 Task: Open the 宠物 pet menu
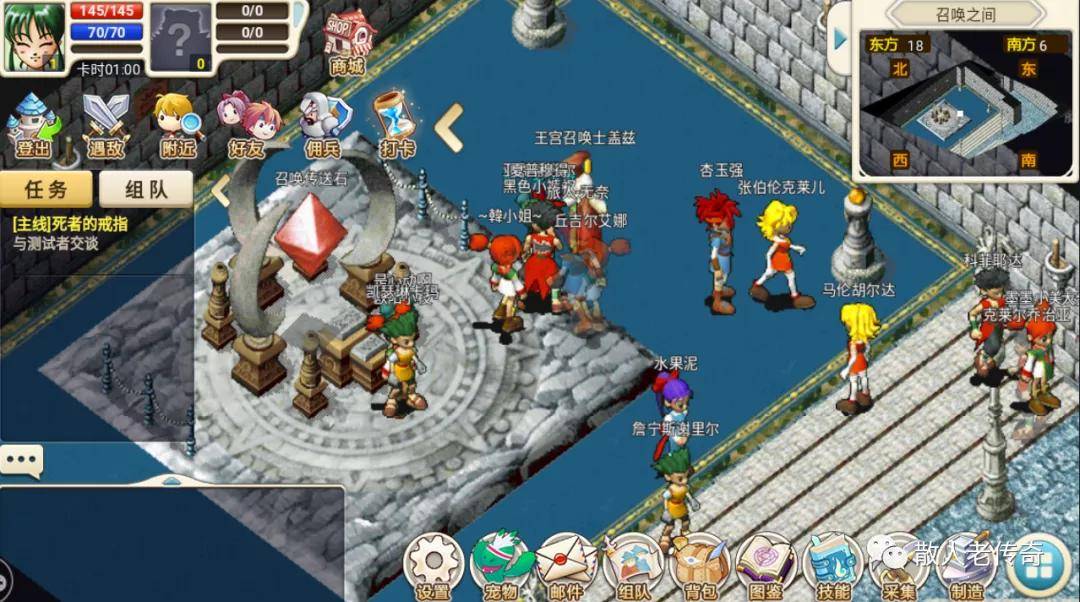pos(501,566)
